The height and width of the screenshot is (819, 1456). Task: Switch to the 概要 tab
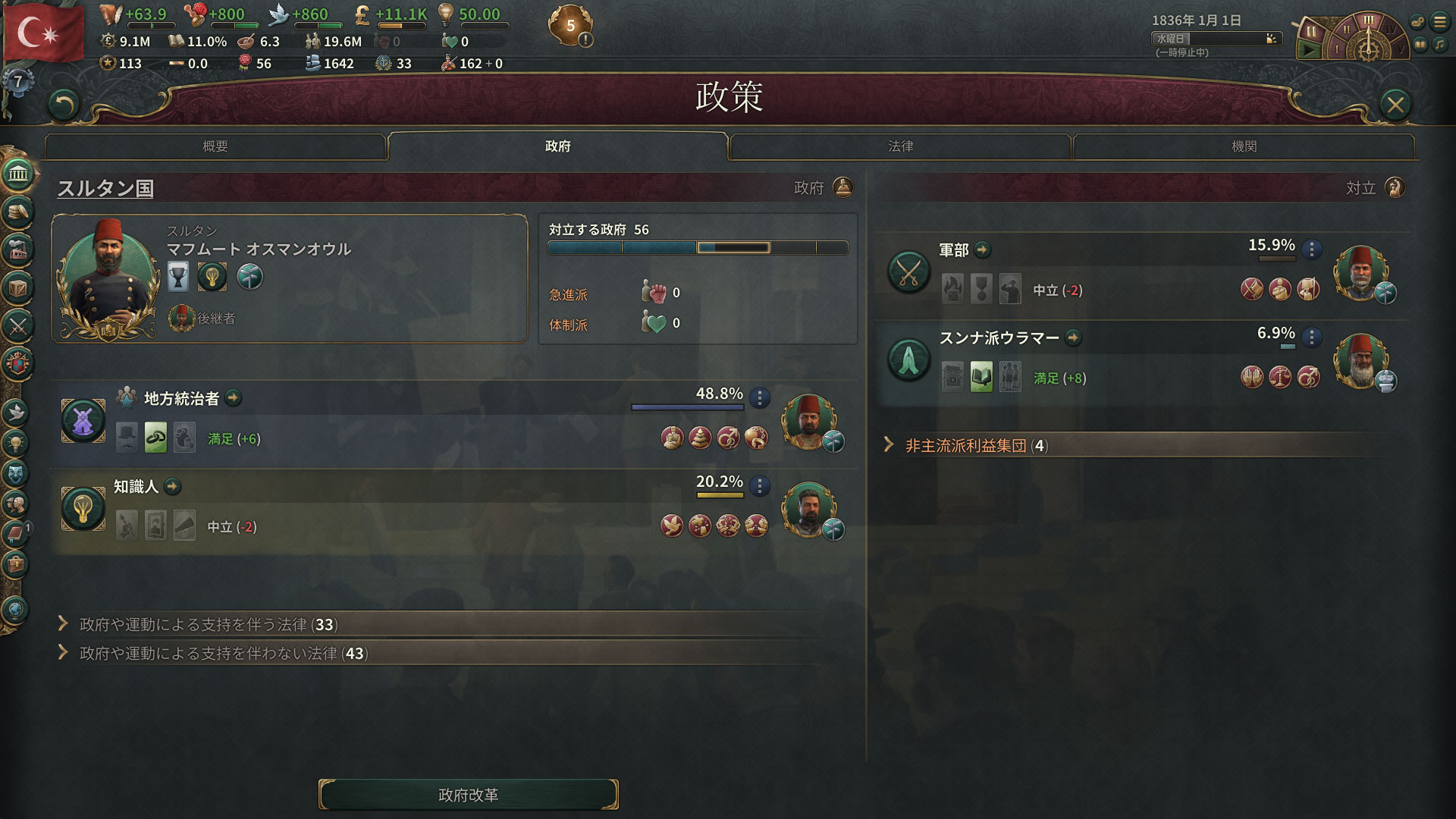tap(215, 146)
